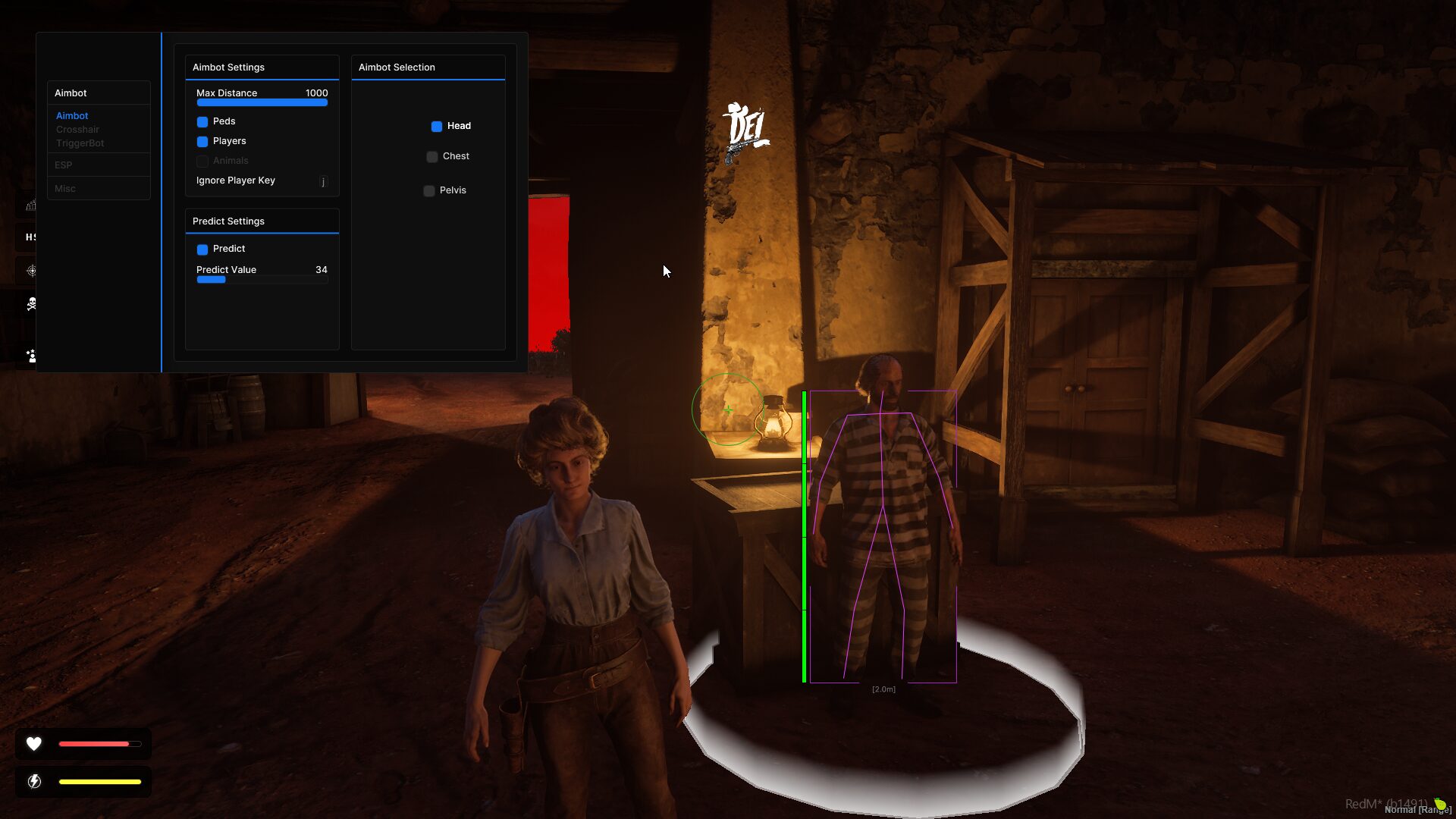
Task: Enable the Chest selection checkbox
Action: click(x=432, y=157)
